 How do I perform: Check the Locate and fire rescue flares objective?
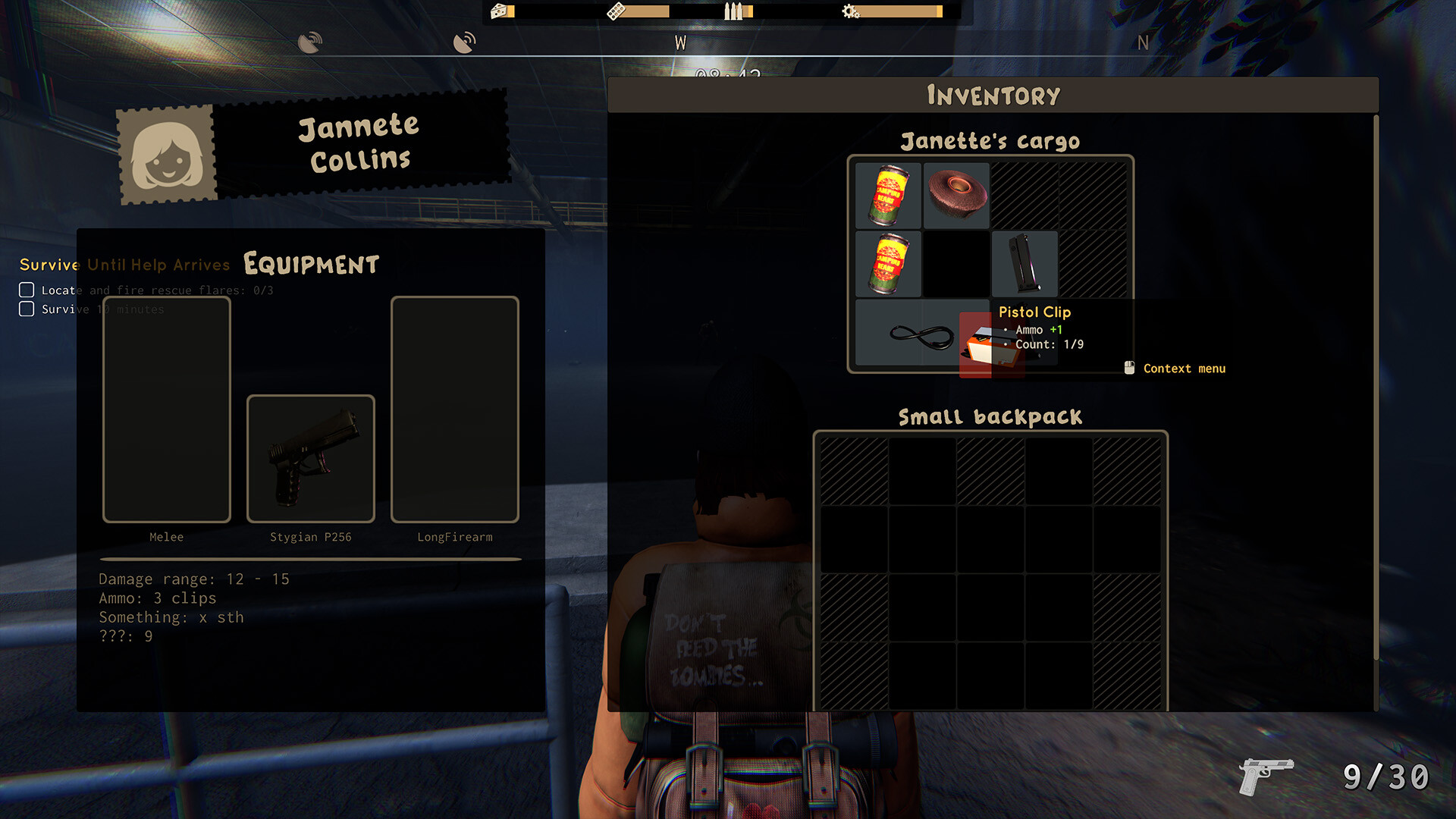tap(27, 289)
